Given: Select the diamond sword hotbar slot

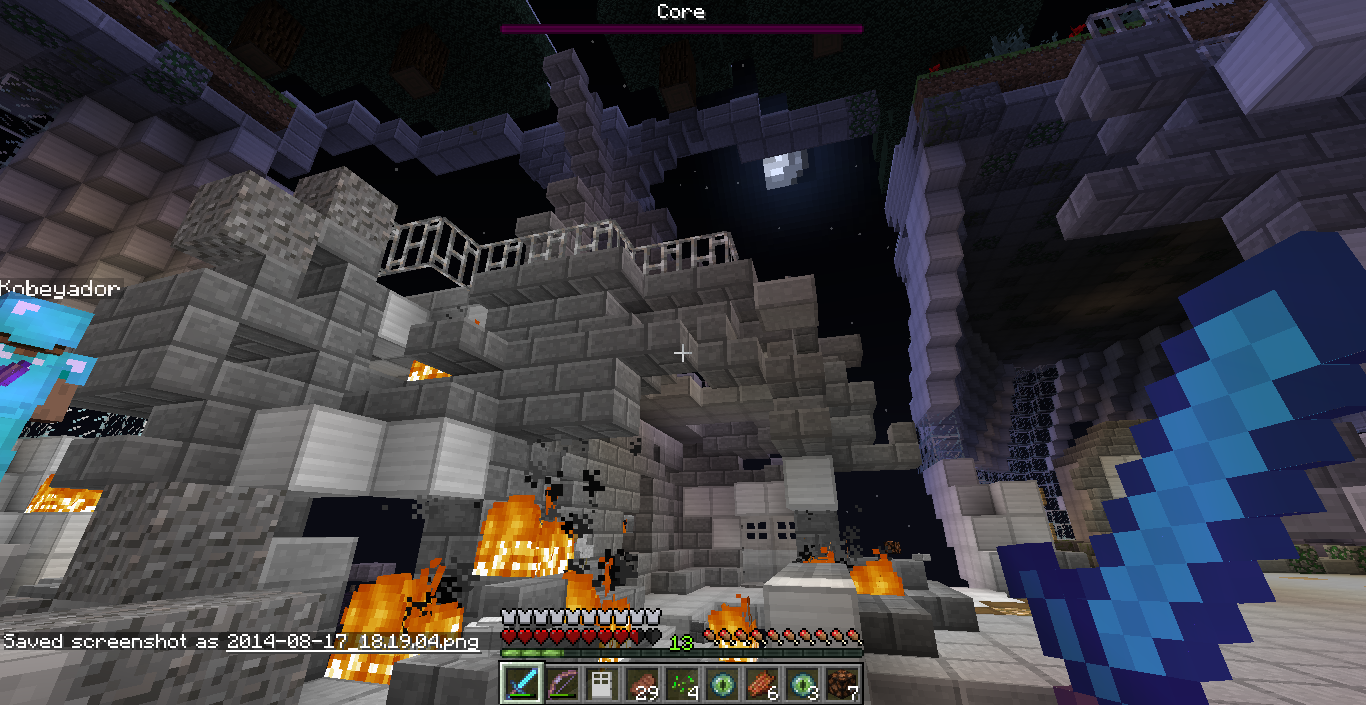Looking at the screenshot, I should [x=522, y=683].
